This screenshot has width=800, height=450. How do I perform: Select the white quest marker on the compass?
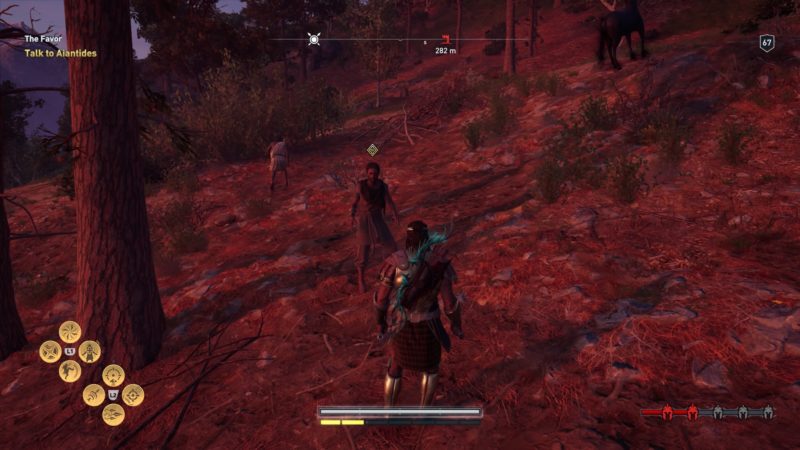tap(314, 40)
